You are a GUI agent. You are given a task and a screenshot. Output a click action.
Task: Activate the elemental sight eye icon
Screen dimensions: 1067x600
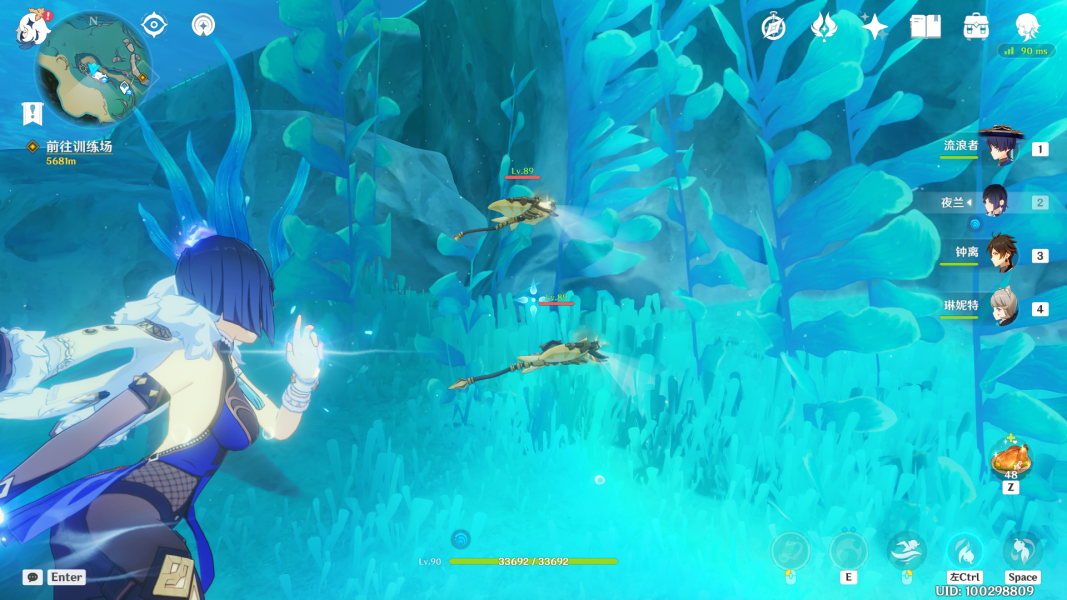154,25
